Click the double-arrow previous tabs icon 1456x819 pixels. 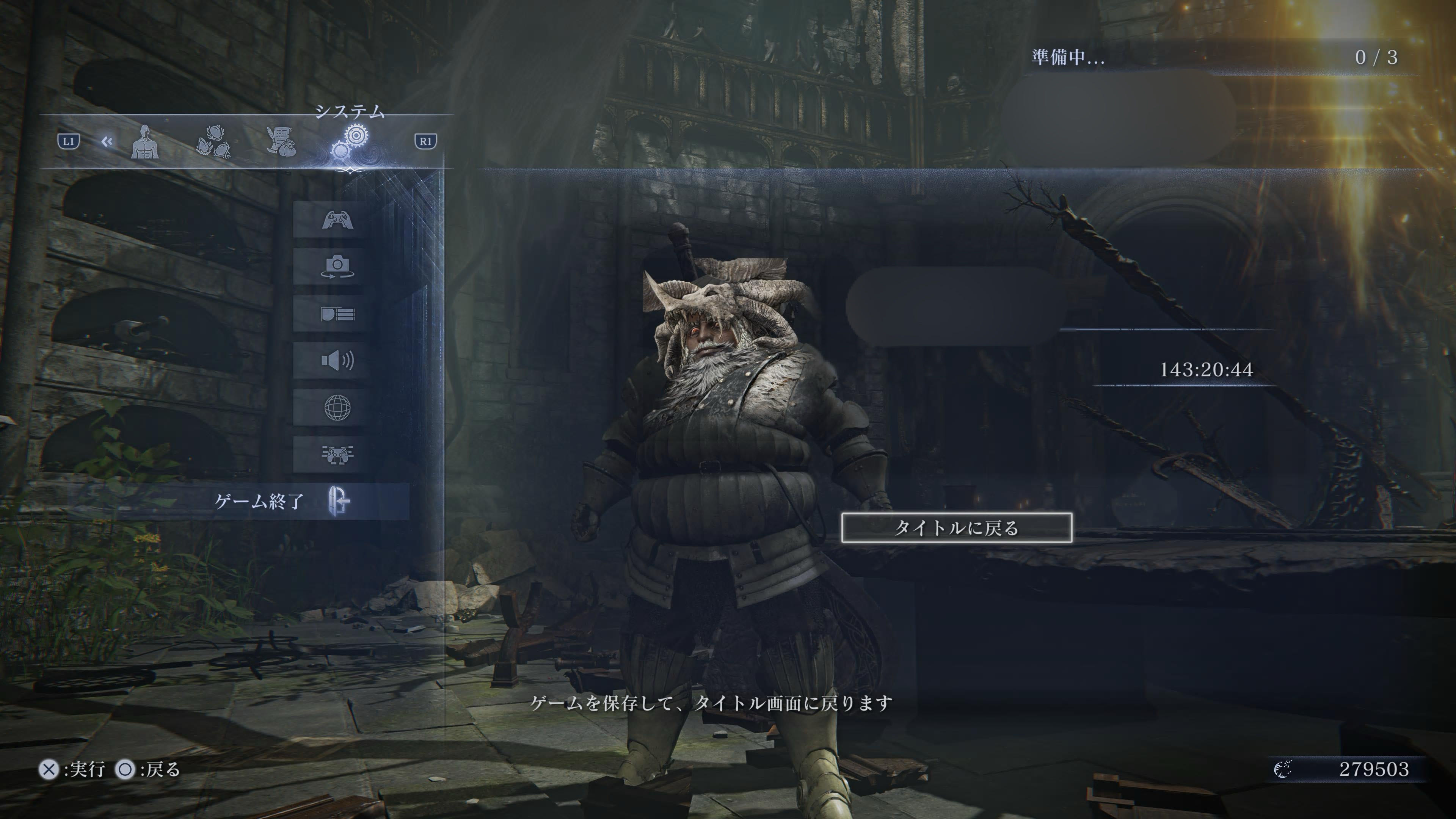click(x=107, y=141)
